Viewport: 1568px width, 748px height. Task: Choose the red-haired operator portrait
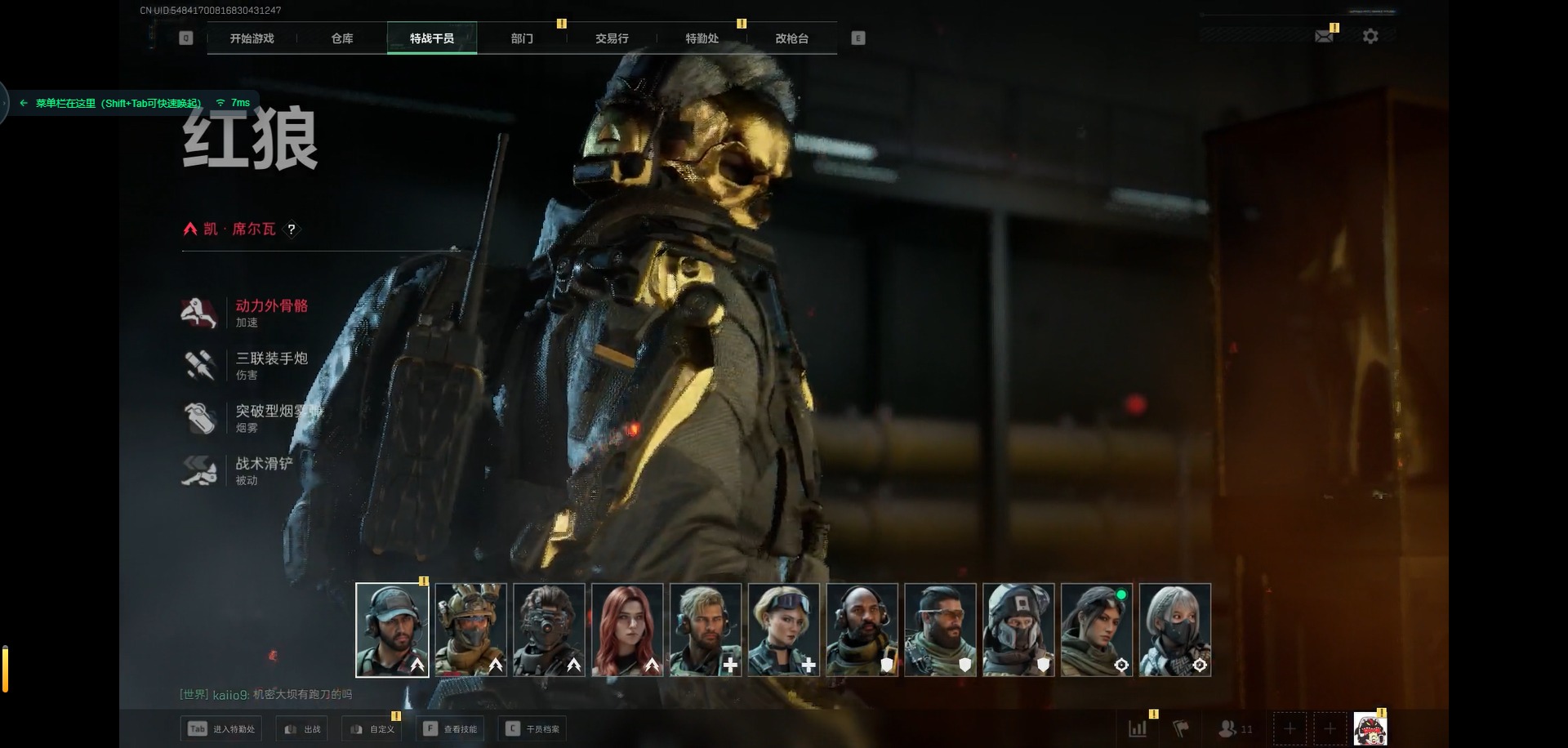click(627, 630)
